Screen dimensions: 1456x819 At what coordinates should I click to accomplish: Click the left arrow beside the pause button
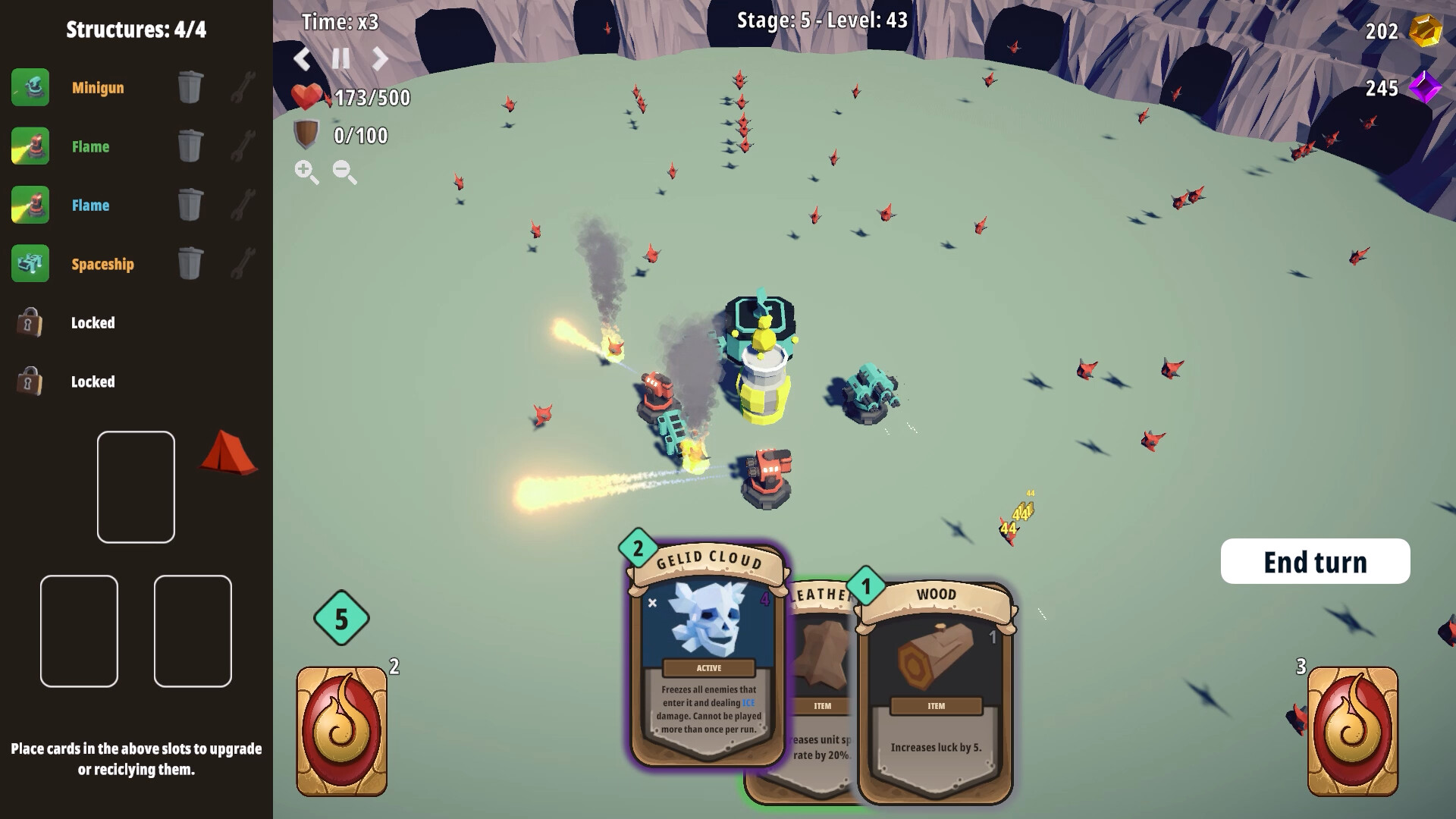(x=303, y=58)
